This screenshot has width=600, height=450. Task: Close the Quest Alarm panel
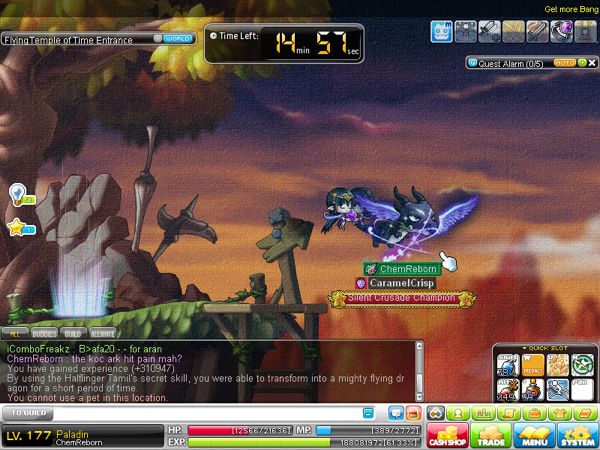592,62
